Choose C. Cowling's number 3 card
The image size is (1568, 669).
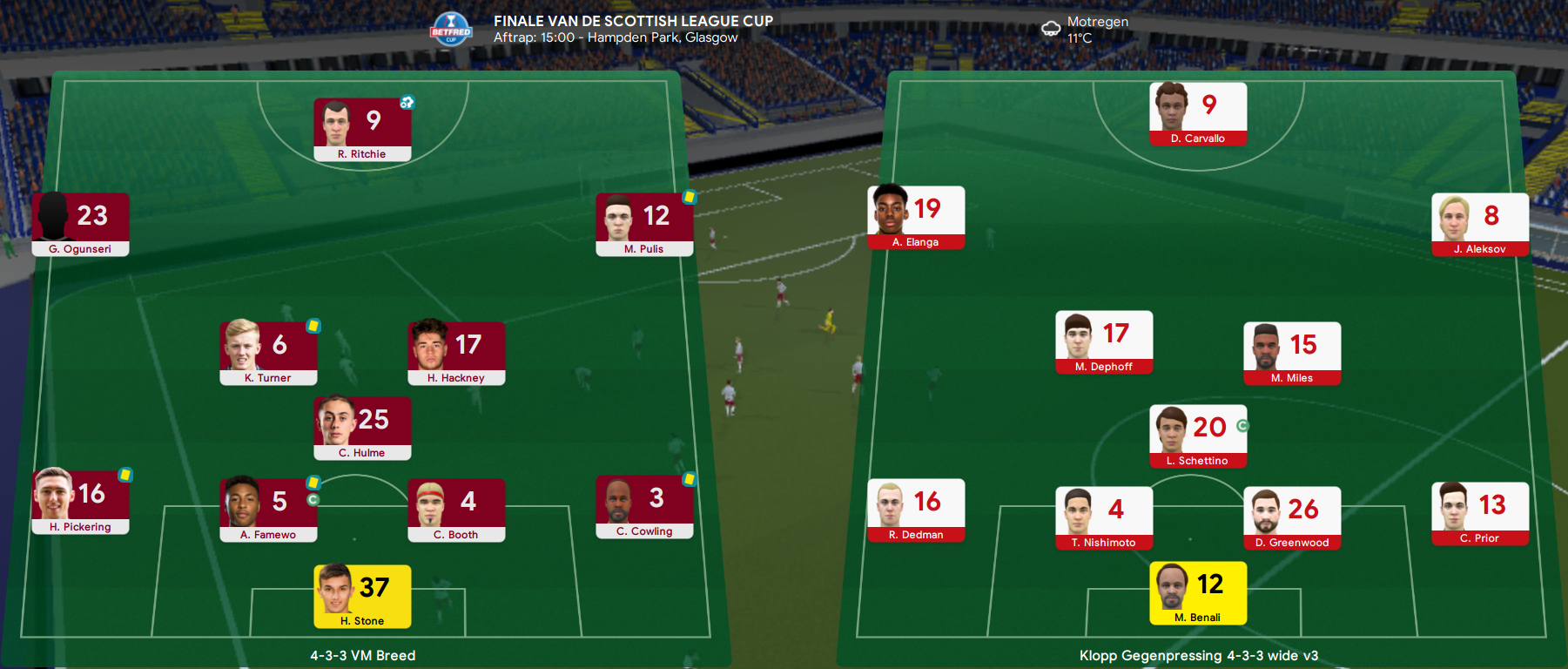(x=644, y=506)
